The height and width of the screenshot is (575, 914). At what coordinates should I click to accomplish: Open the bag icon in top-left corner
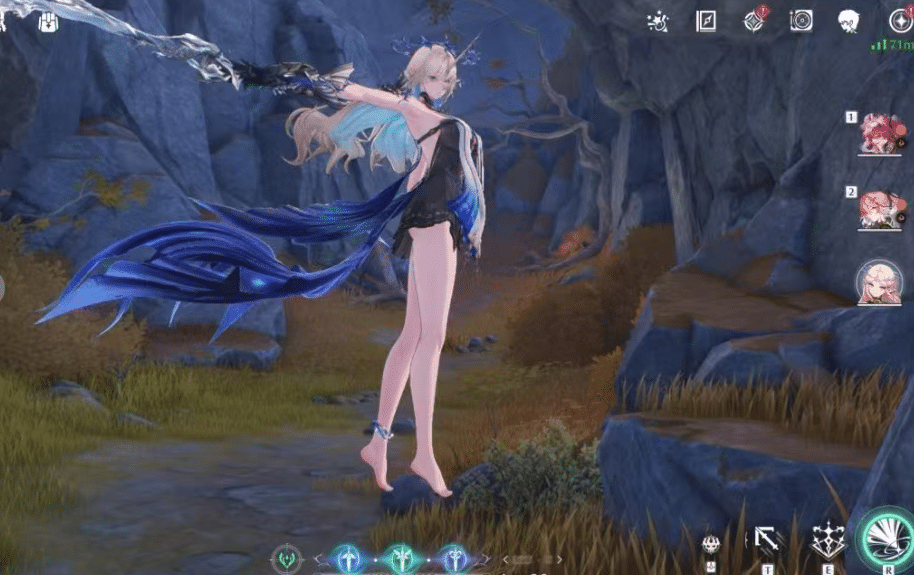coord(49,21)
